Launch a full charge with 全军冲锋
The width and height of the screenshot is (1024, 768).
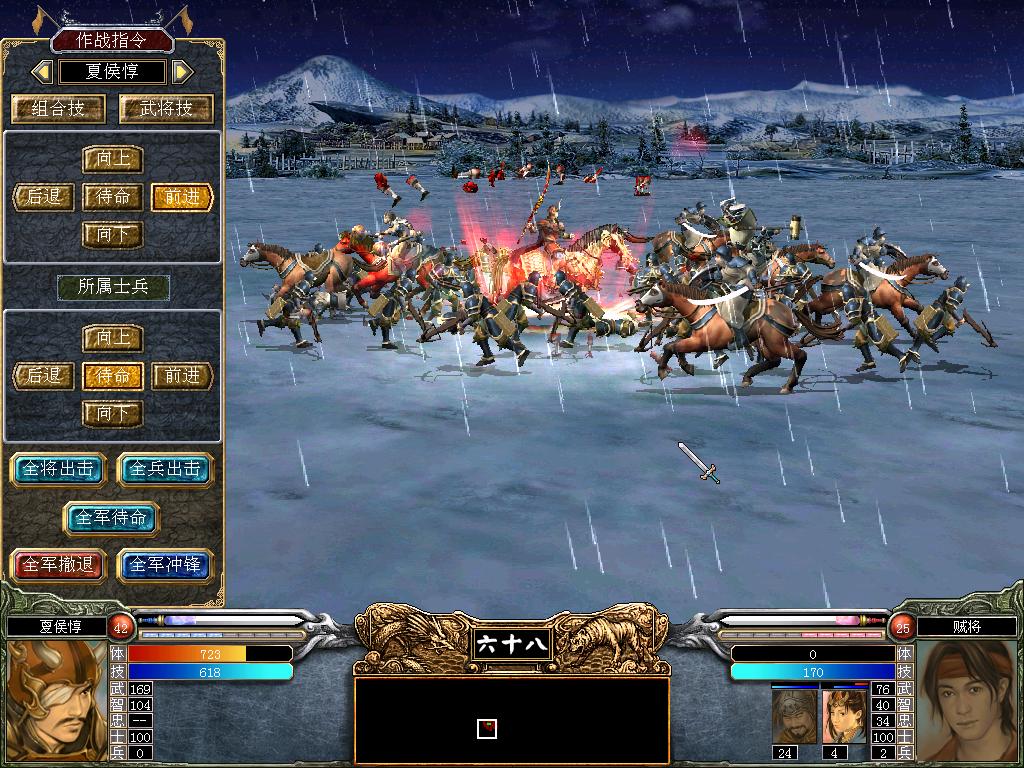pyautogui.click(x=166, y=565)
